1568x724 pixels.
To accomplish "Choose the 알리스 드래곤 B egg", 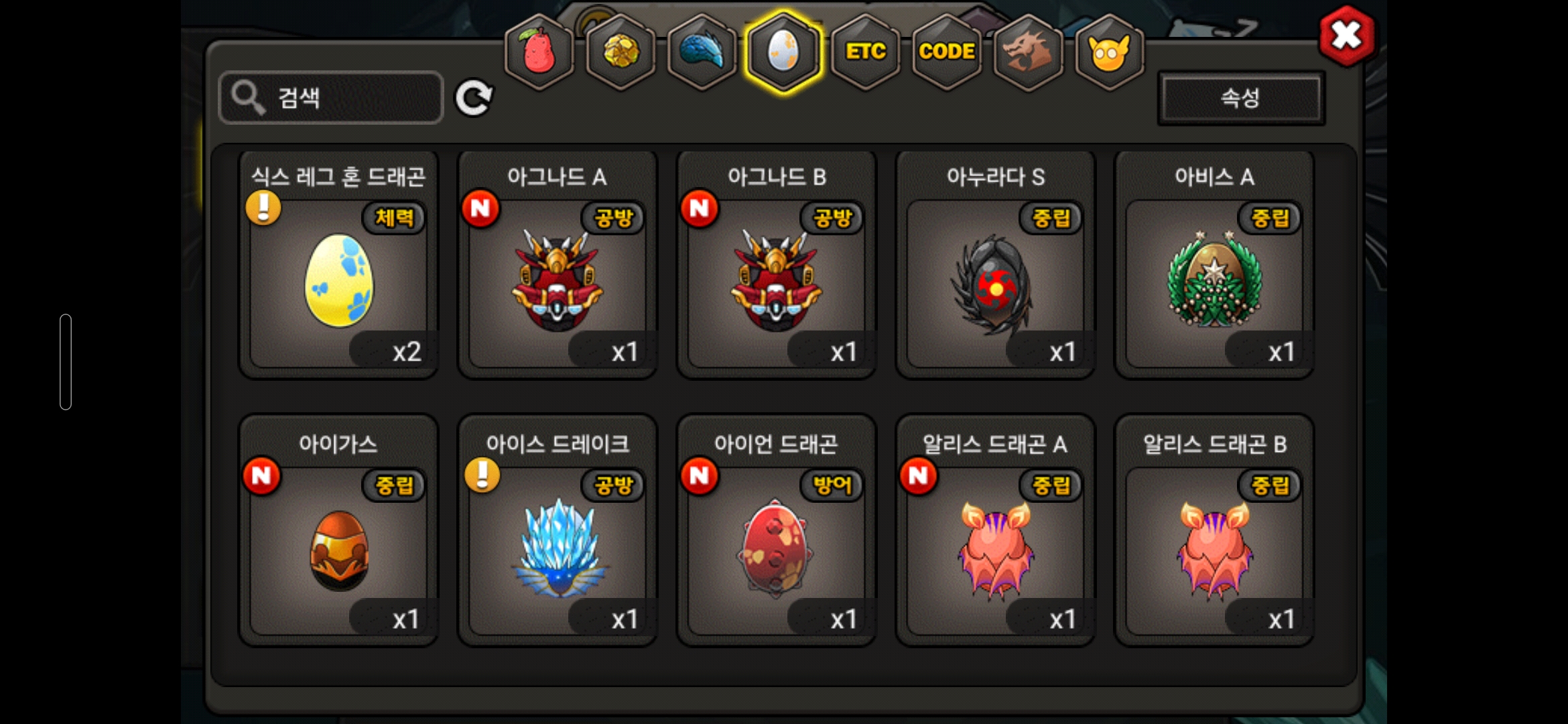I will [1214, 548].
